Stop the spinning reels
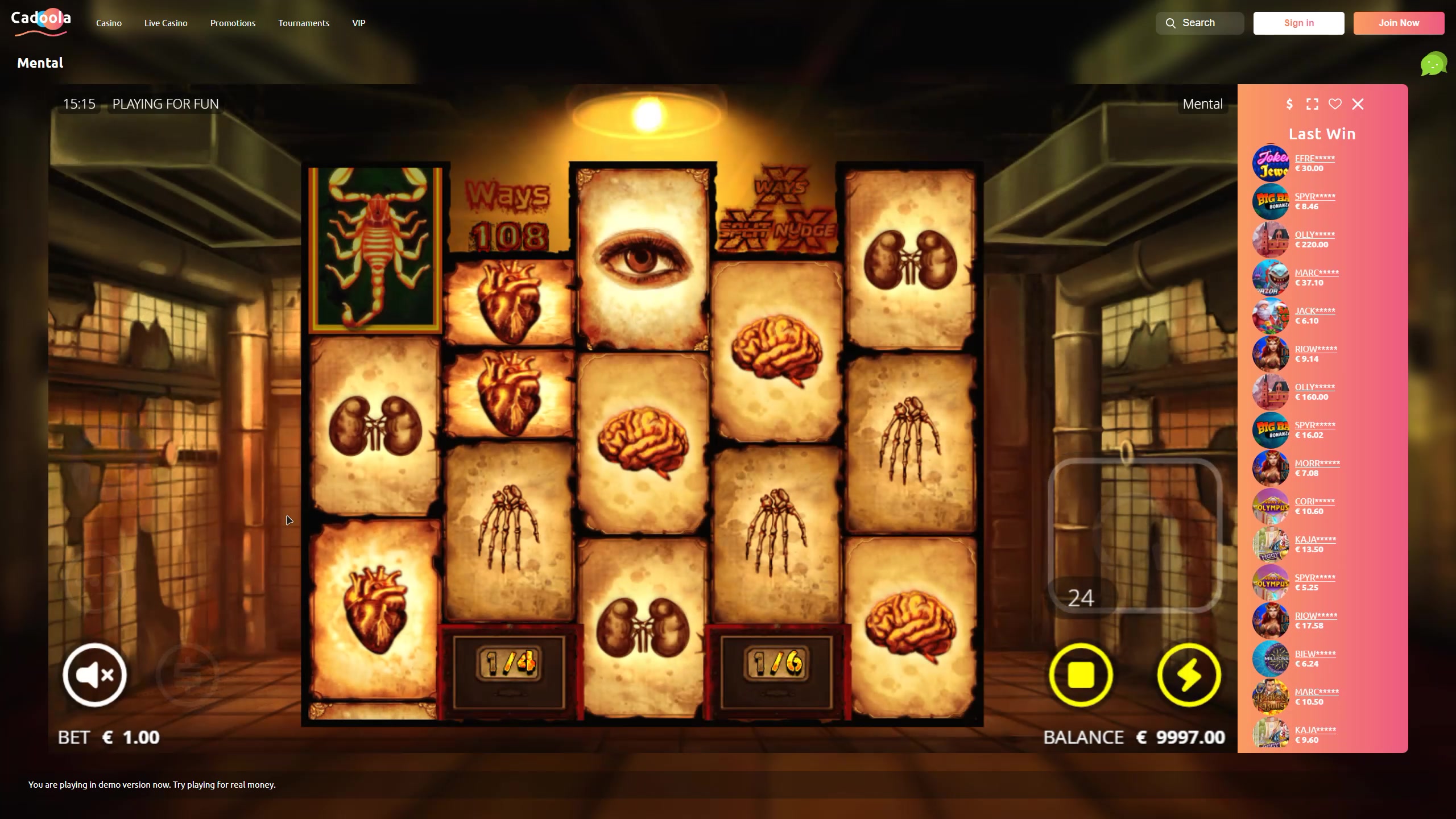This screenshot has width=1456, height=819. [1081, 675]
